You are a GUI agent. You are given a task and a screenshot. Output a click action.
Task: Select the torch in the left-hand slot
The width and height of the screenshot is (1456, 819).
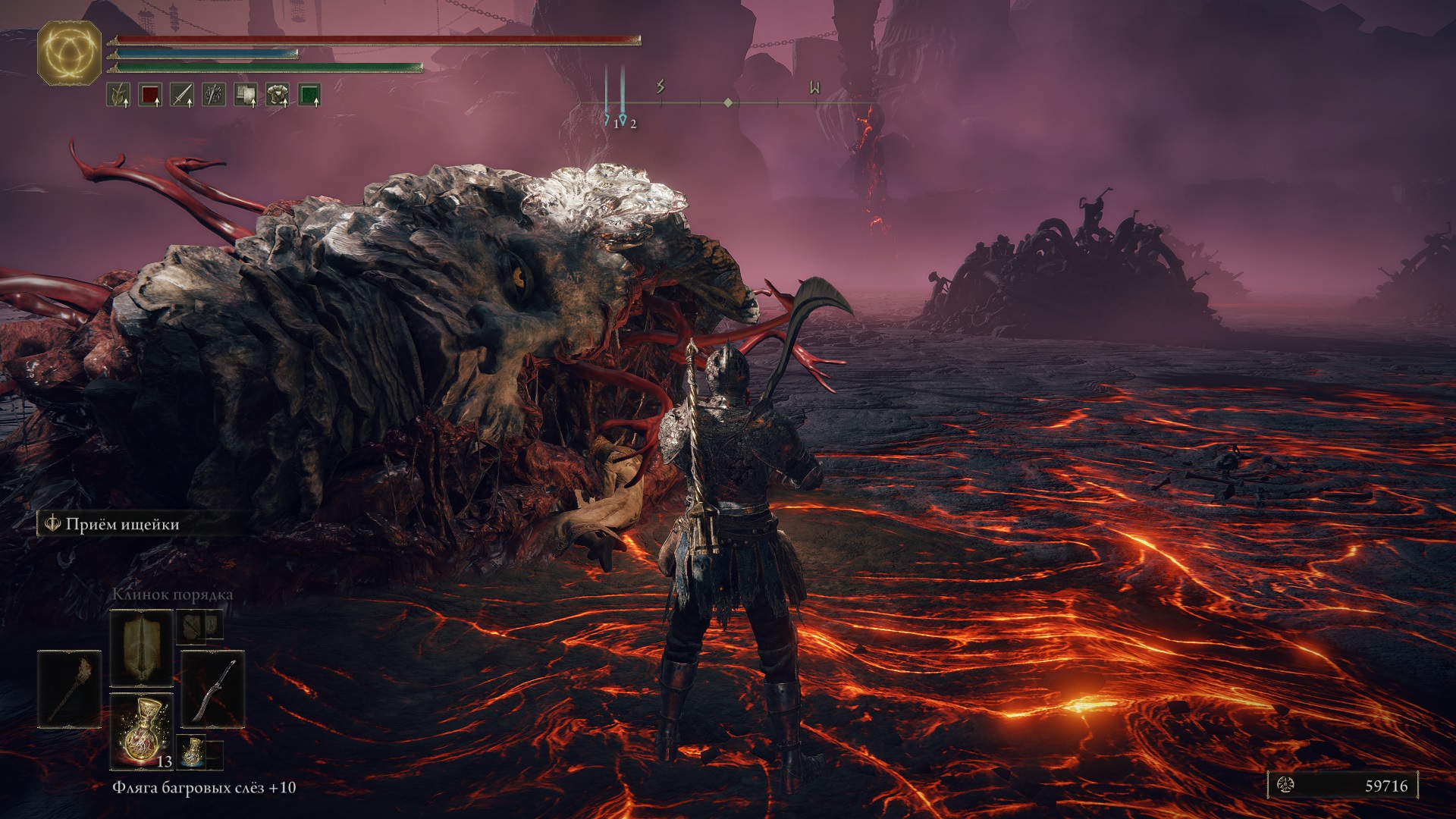(x=69, y=689)
